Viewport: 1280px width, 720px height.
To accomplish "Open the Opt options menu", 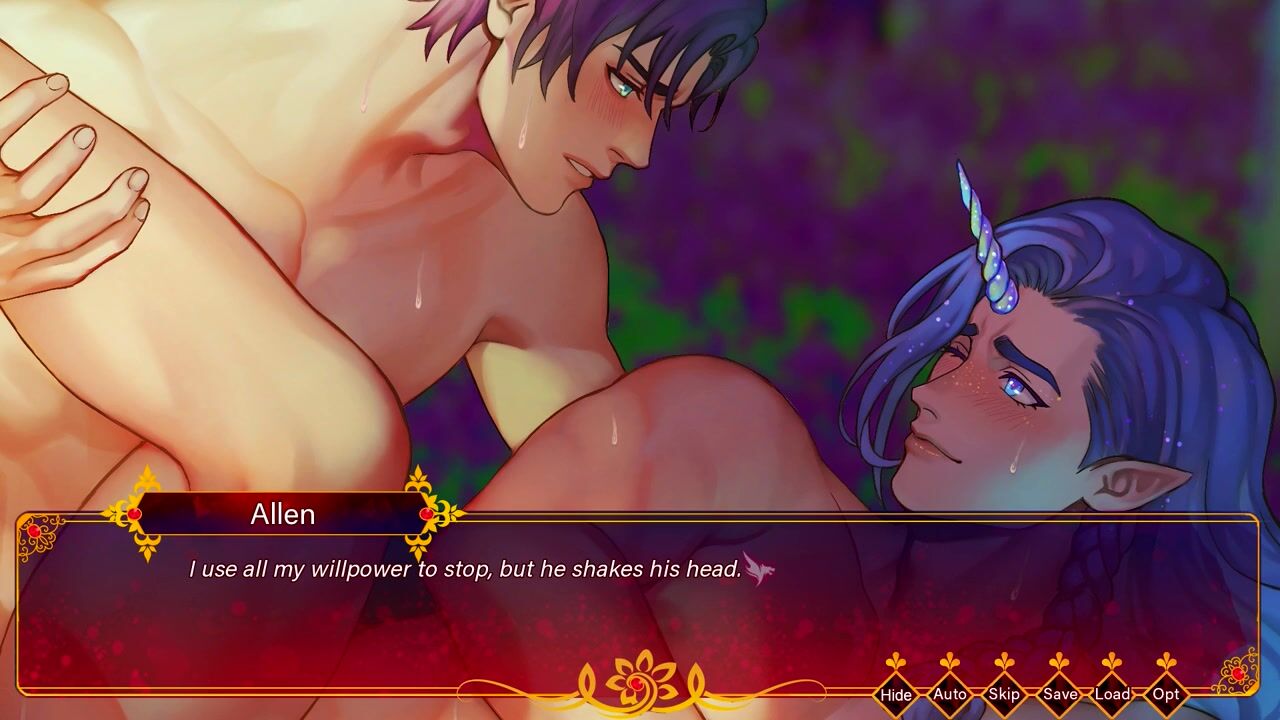I will point(1166,694).
